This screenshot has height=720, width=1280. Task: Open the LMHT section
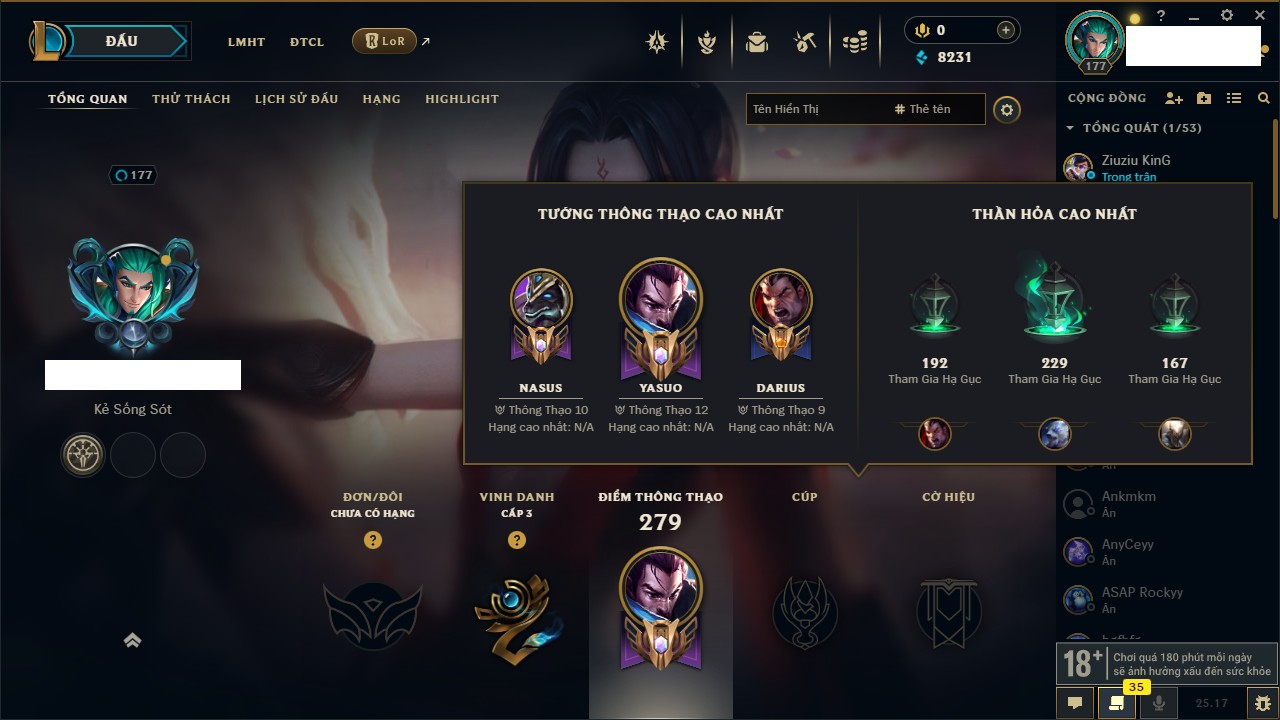click(x=246, y=42)
